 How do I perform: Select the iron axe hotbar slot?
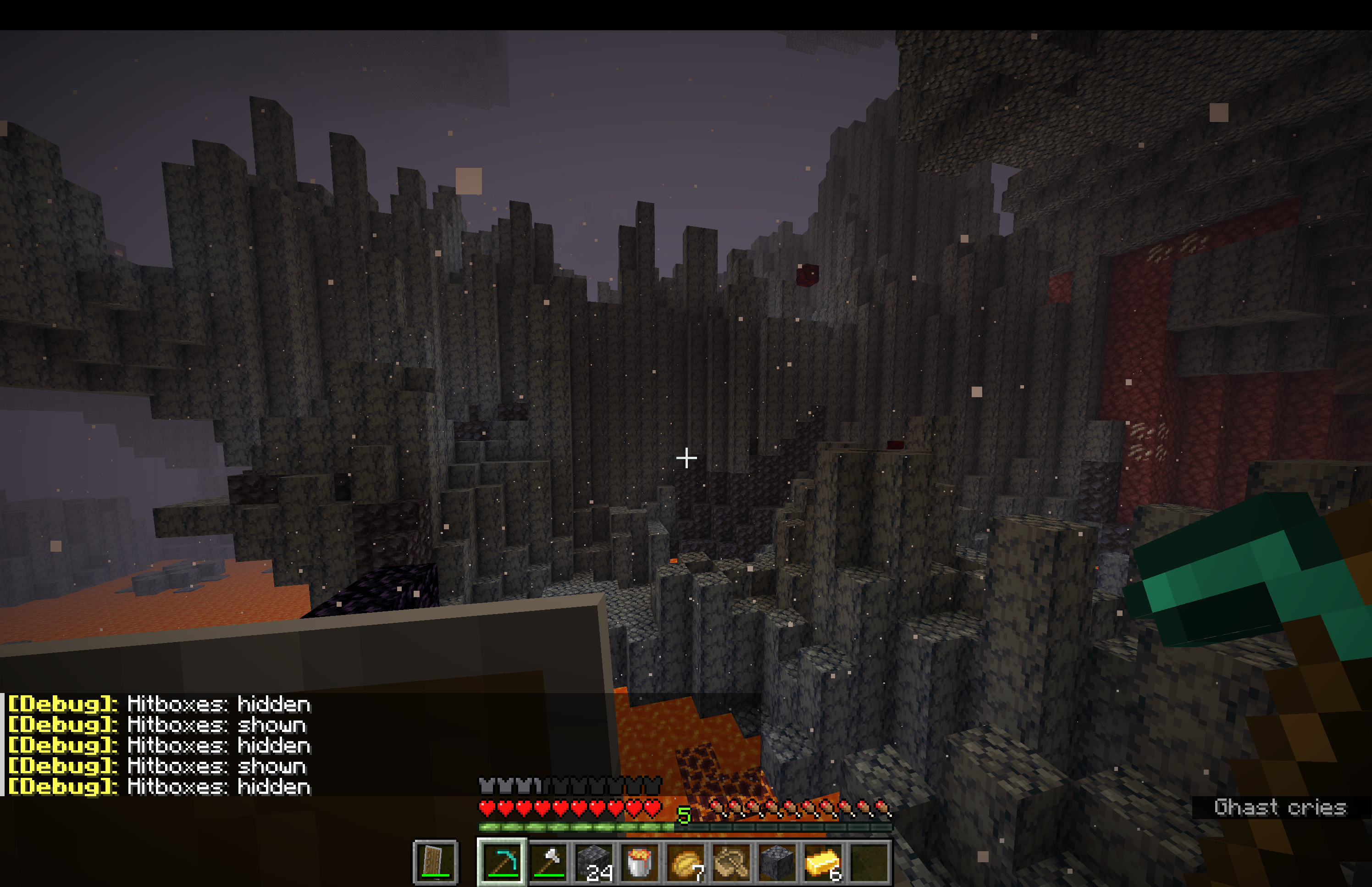coord(549,862)
